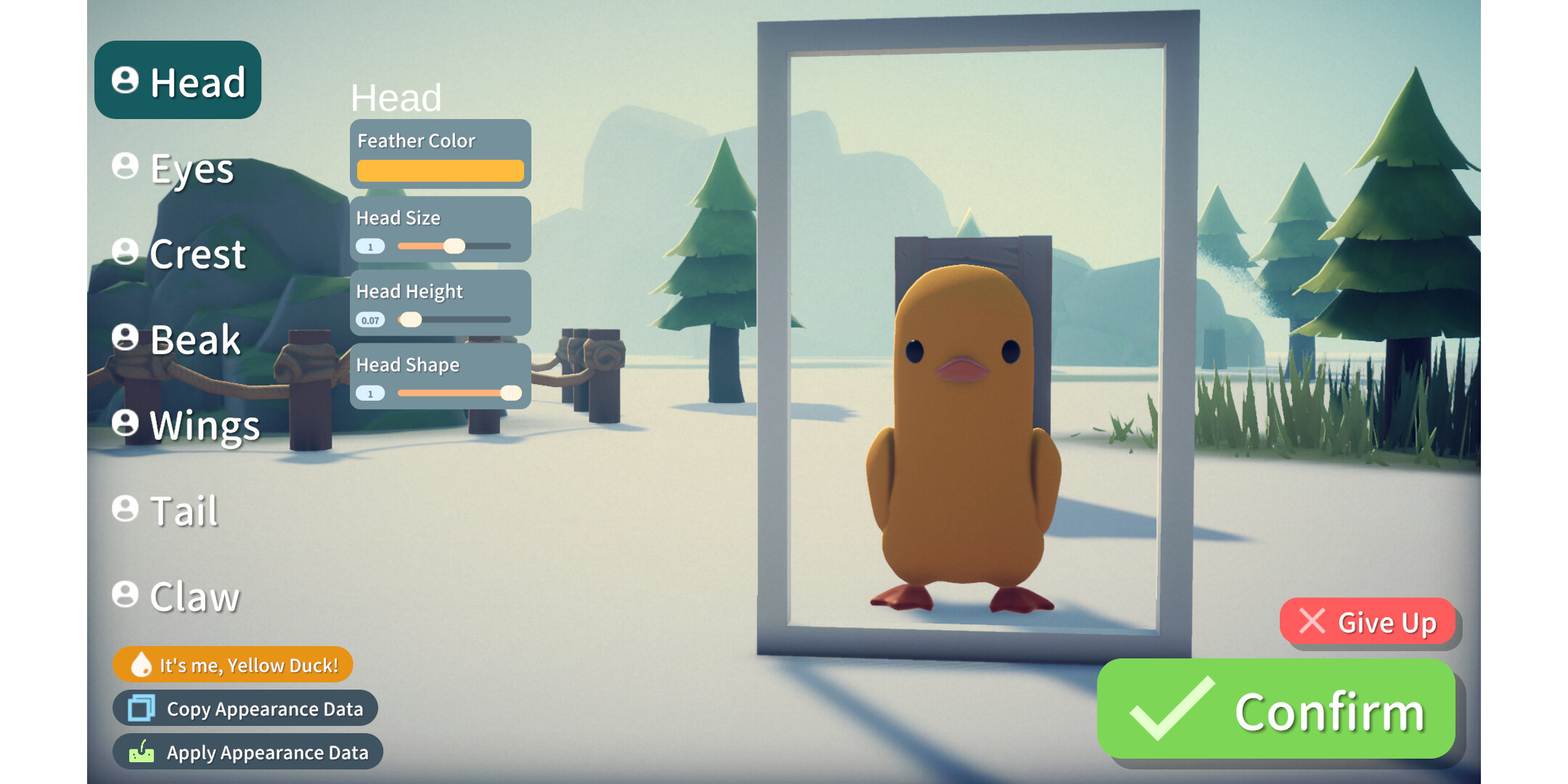Open the Tail customization section

coord(166,510)
